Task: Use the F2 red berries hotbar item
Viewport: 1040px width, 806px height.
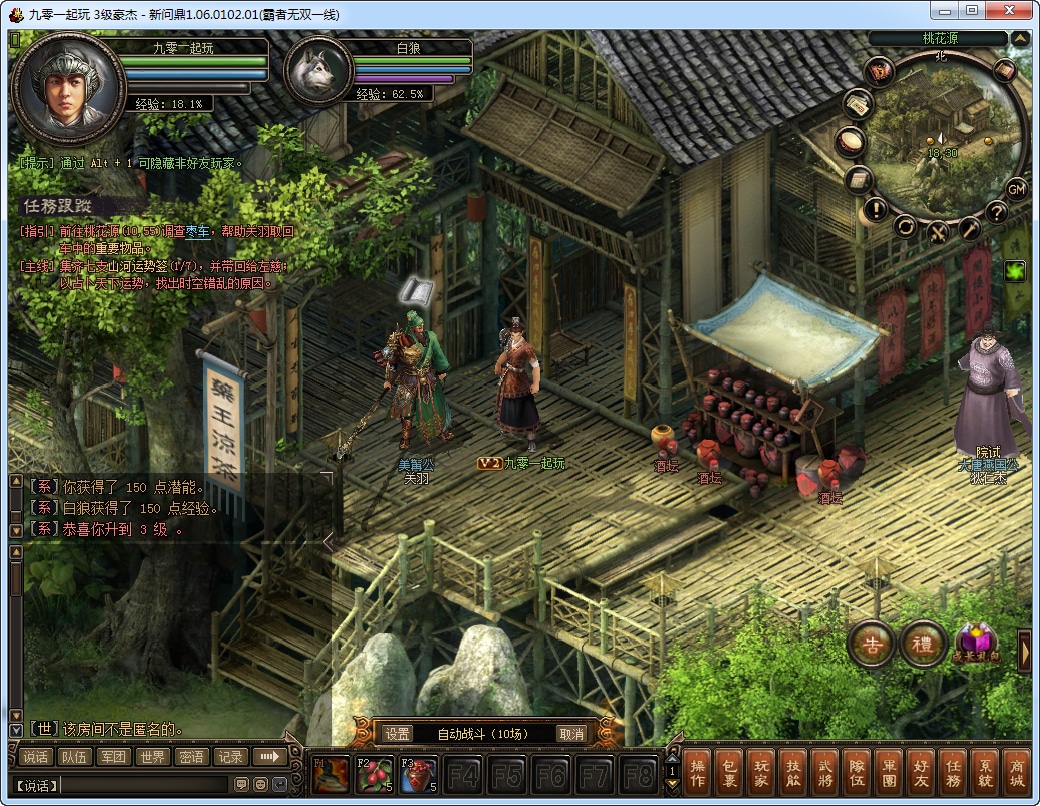Action: [374, 774]
